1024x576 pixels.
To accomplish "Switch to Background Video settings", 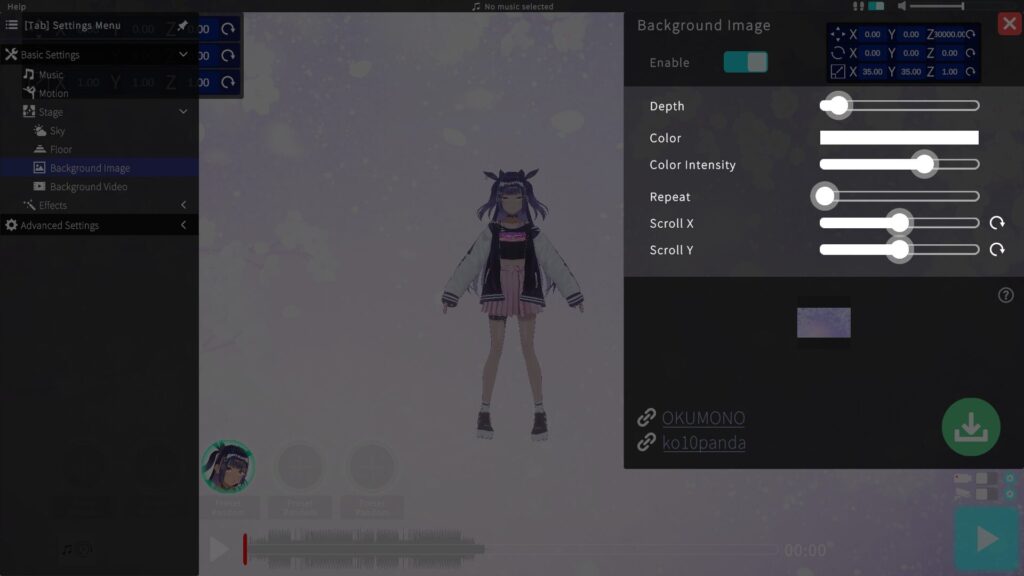I will coord(88,187).
